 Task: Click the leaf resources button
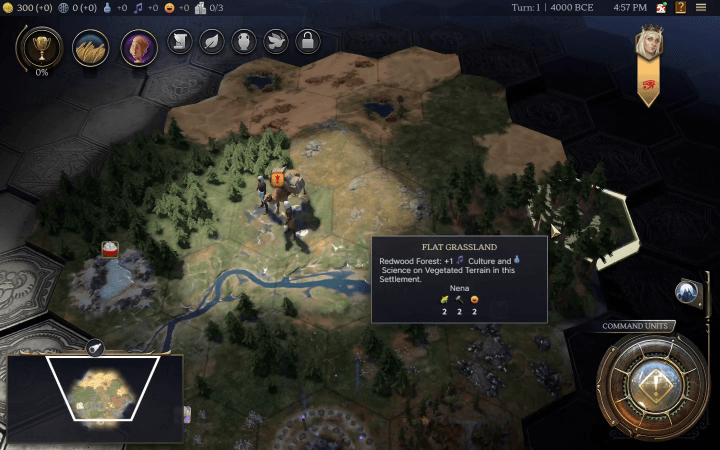pos(211,41)
